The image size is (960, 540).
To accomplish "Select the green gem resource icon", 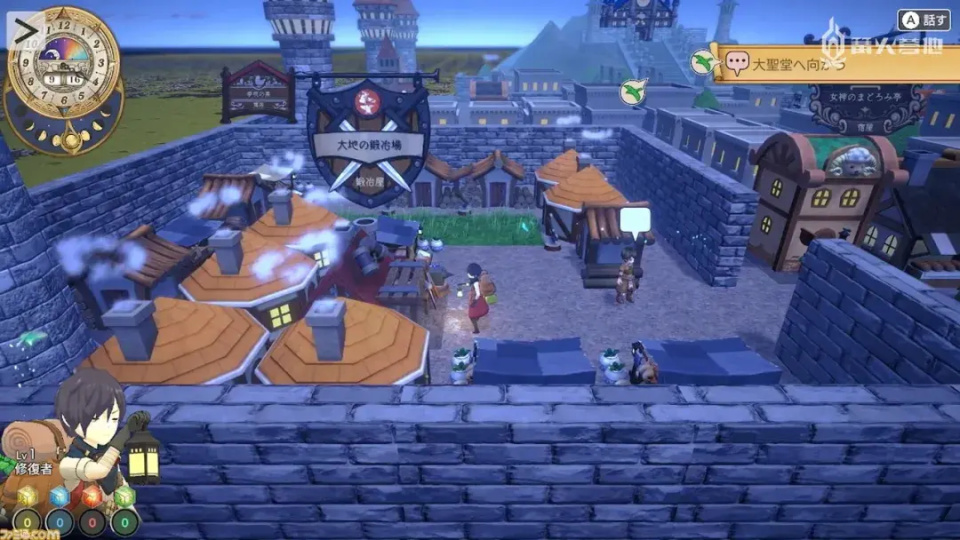I will [x=124, y=497].
